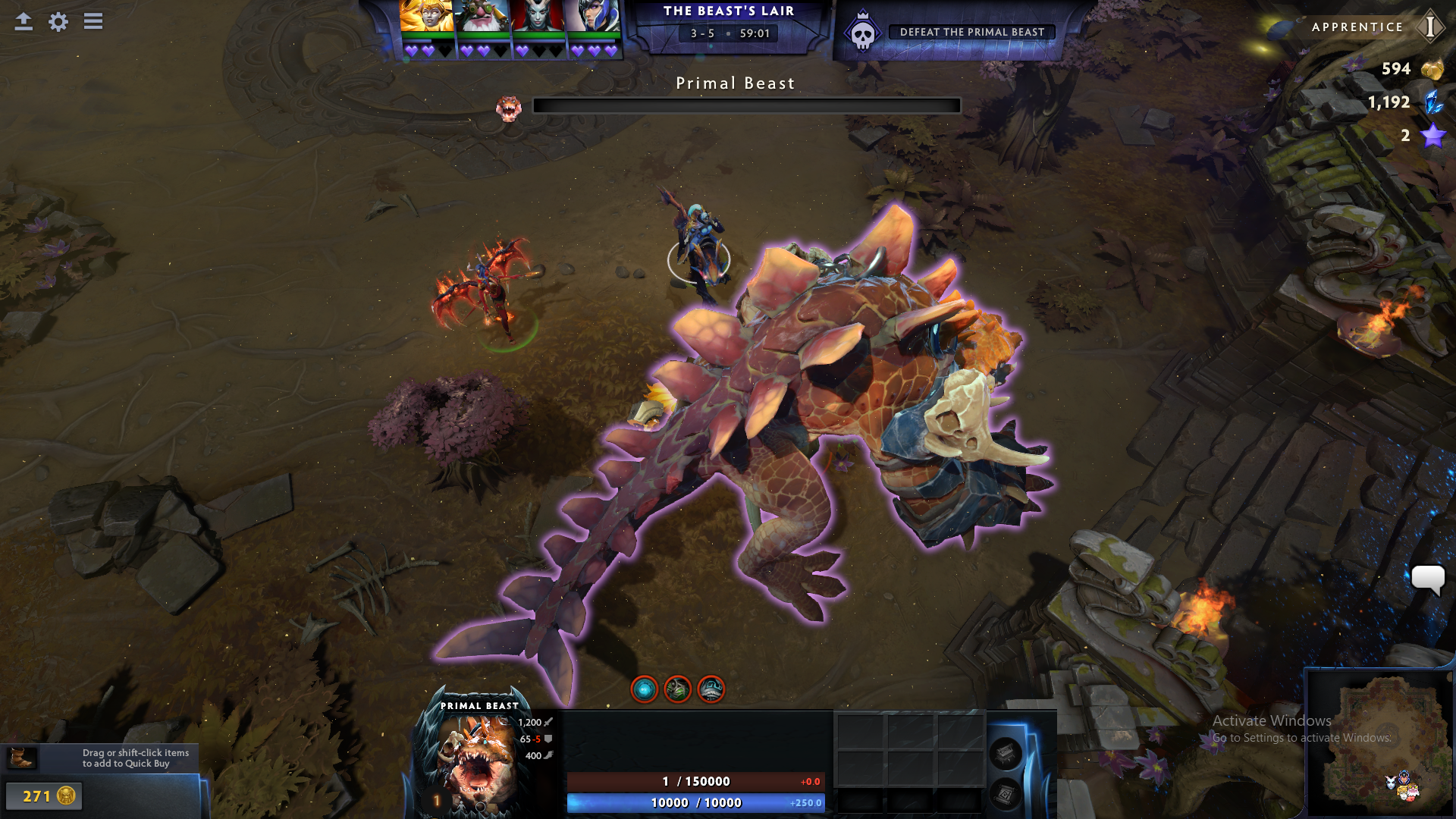Click the skull boss objective icon
1456x819 pixels.
click(x=863, y=33)
